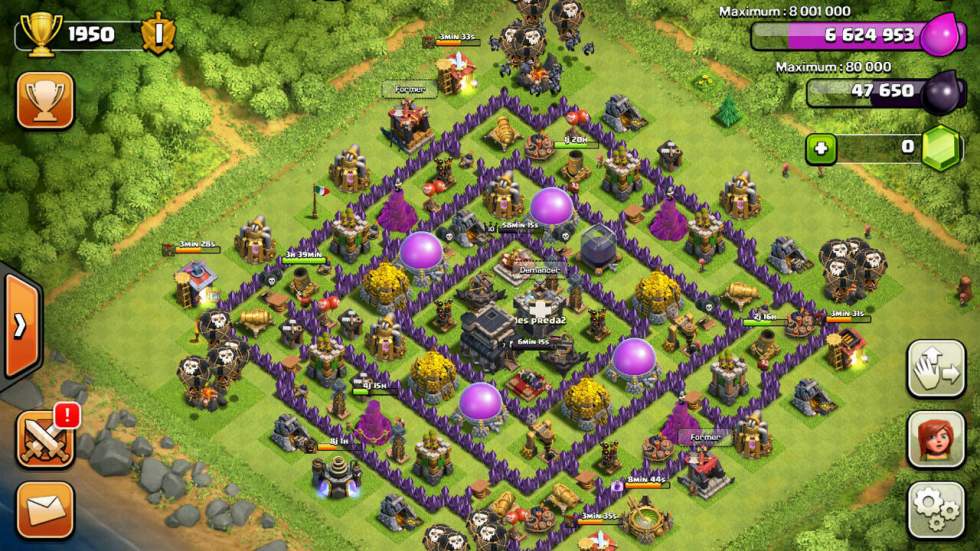
Task: Select the league badge beside trophy count
Action: point(159,33)
